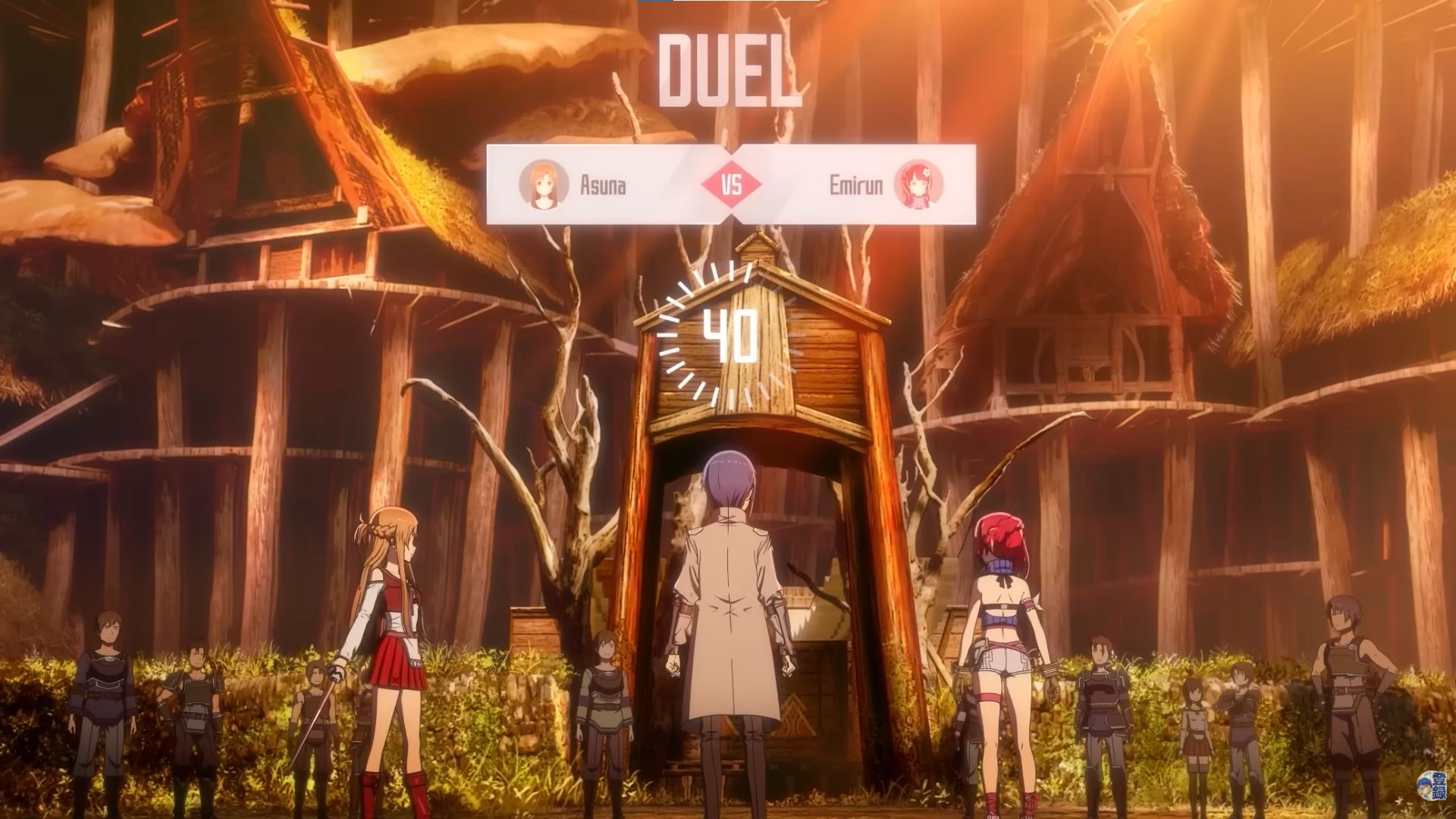This screenshot has height=819, width=1456.
Task: Click the red VS diamond badge
Action: point(731,184)
